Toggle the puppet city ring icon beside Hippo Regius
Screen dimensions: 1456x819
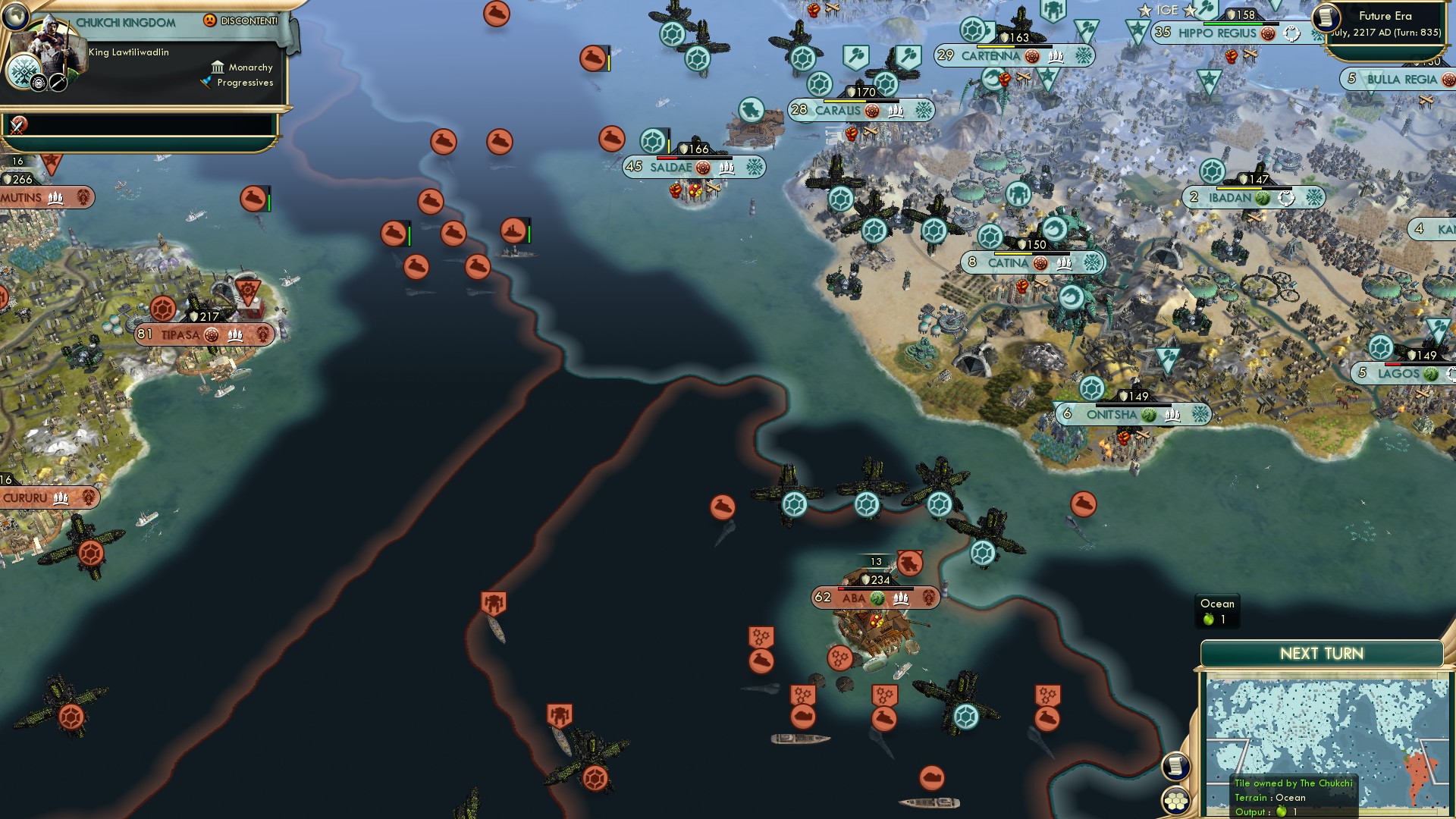coord(1291,33)
